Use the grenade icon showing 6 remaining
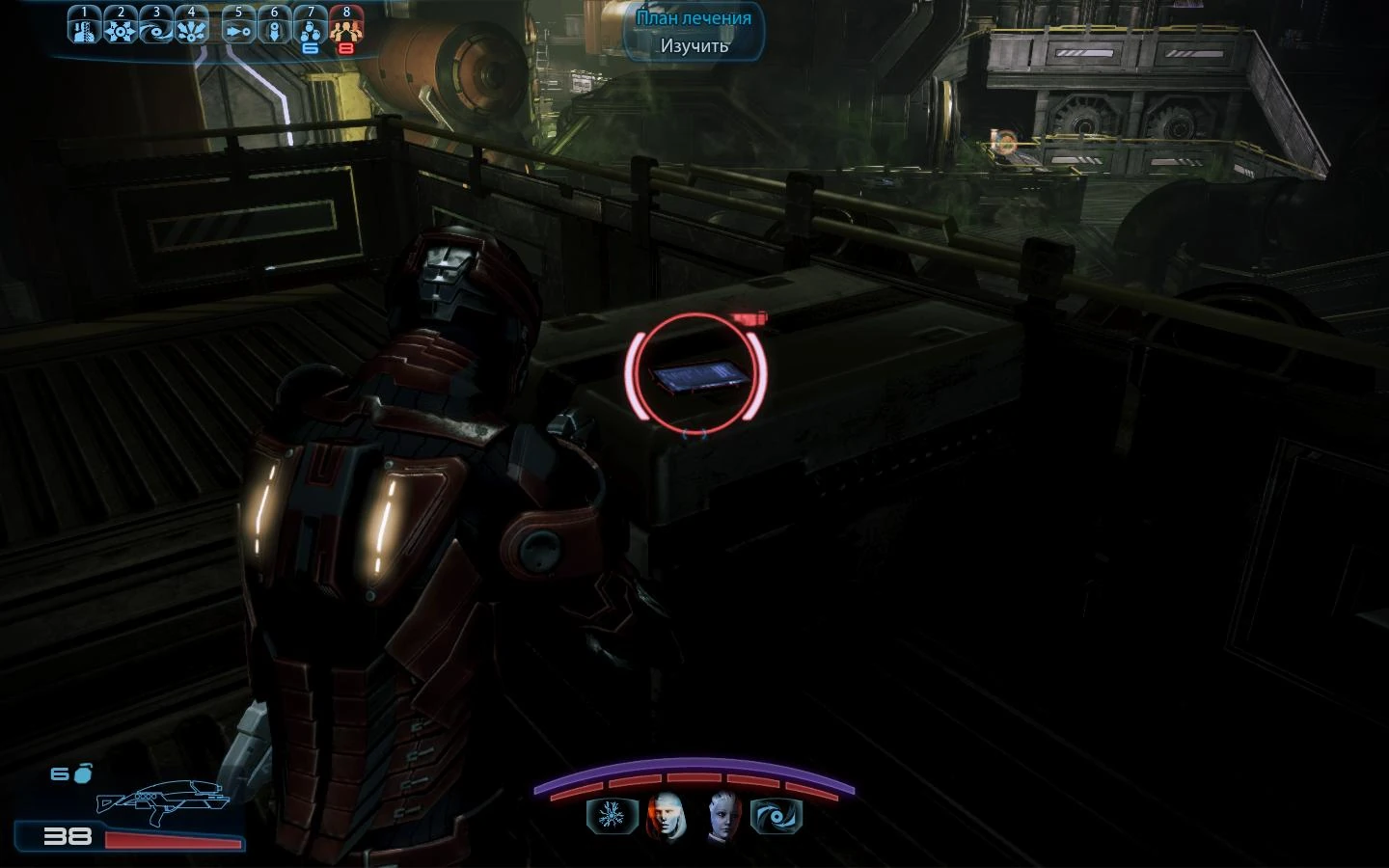This screenshot has height=868, width=1389. click(x=310, y=24)
